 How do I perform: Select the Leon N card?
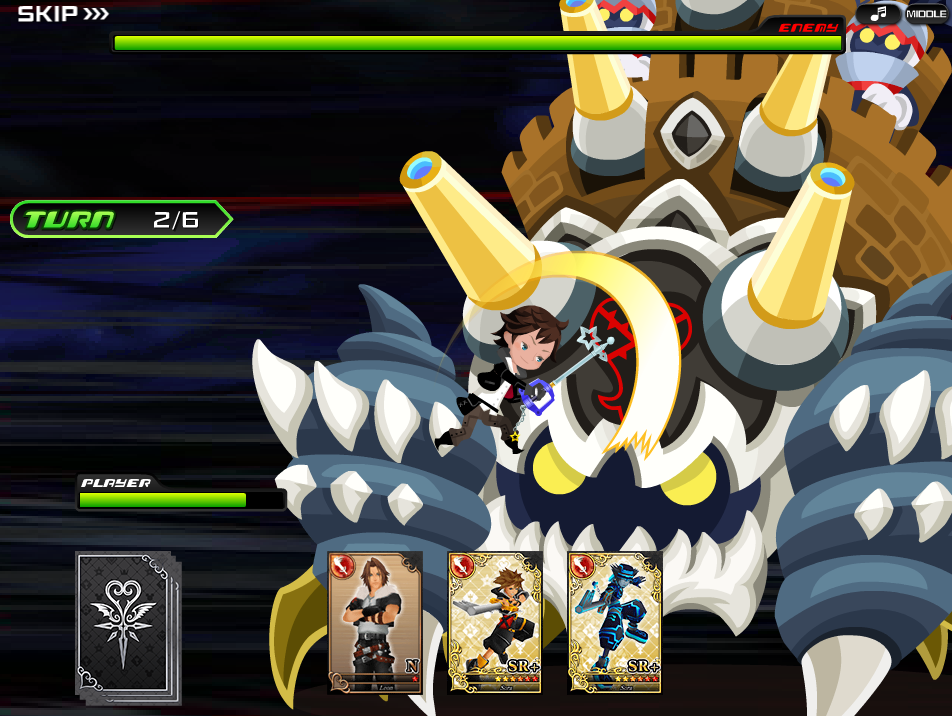375,622
